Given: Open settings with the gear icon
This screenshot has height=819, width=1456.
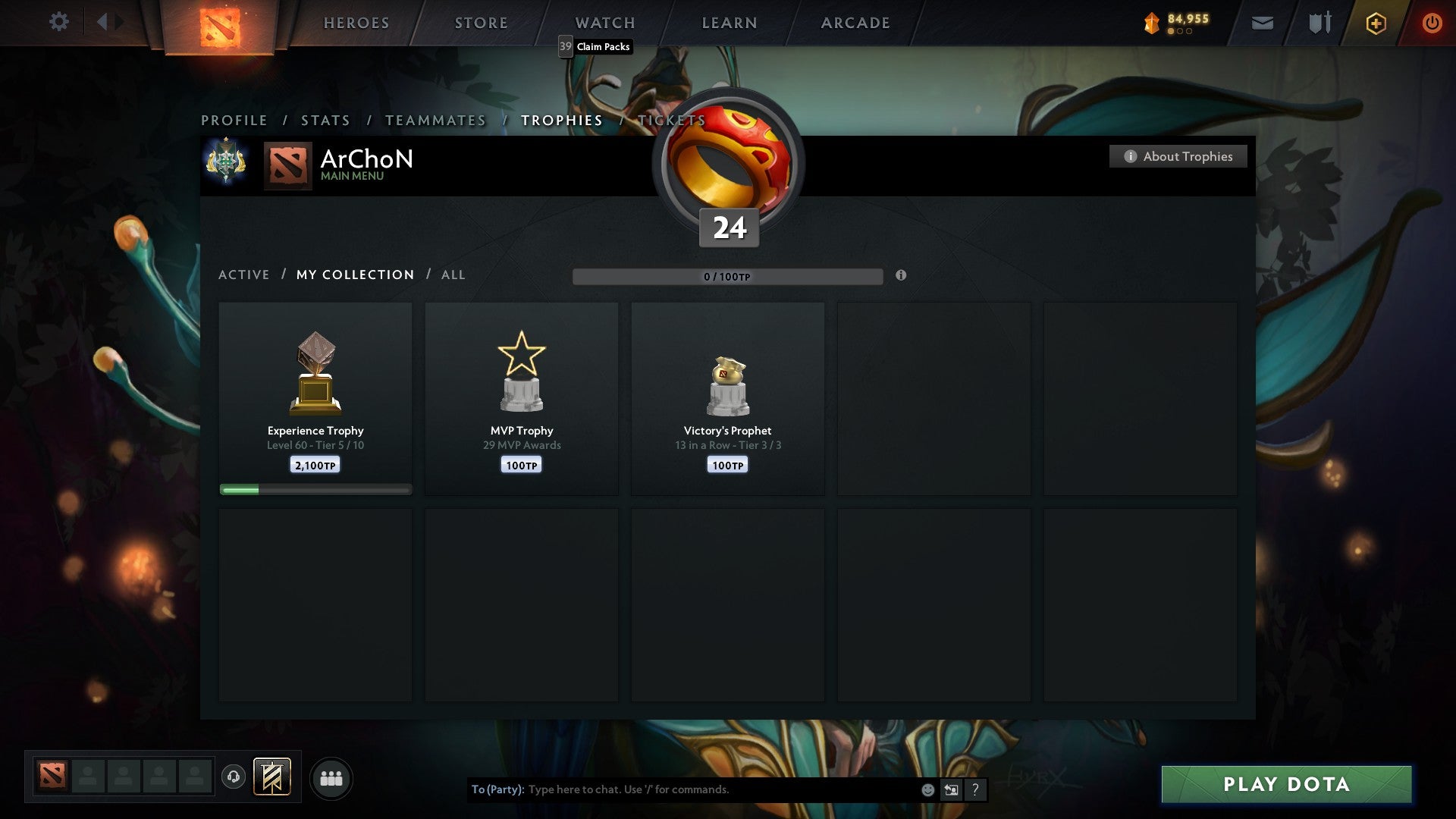Looking at the screenshot, I should click(59, 22).
